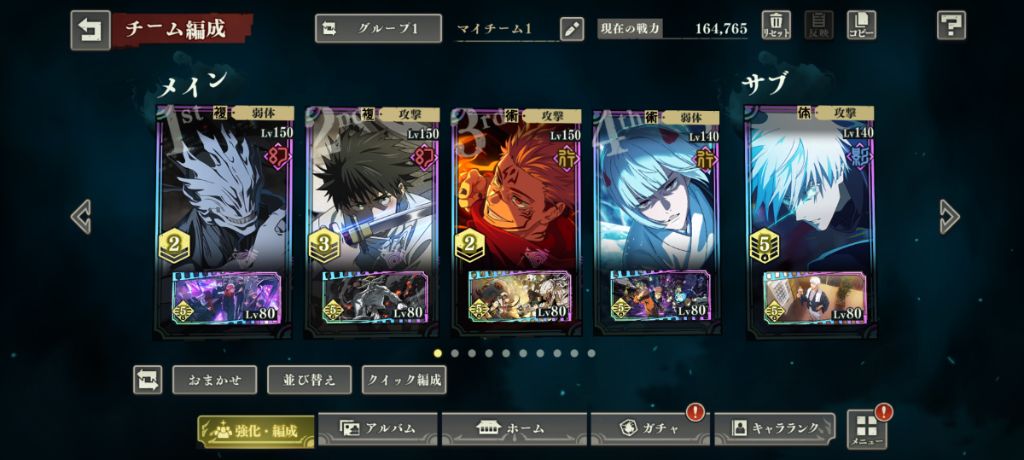Show the next team with right arrow
The height and width of the screenshot is (460, 1024).
[x=949, y=216]
